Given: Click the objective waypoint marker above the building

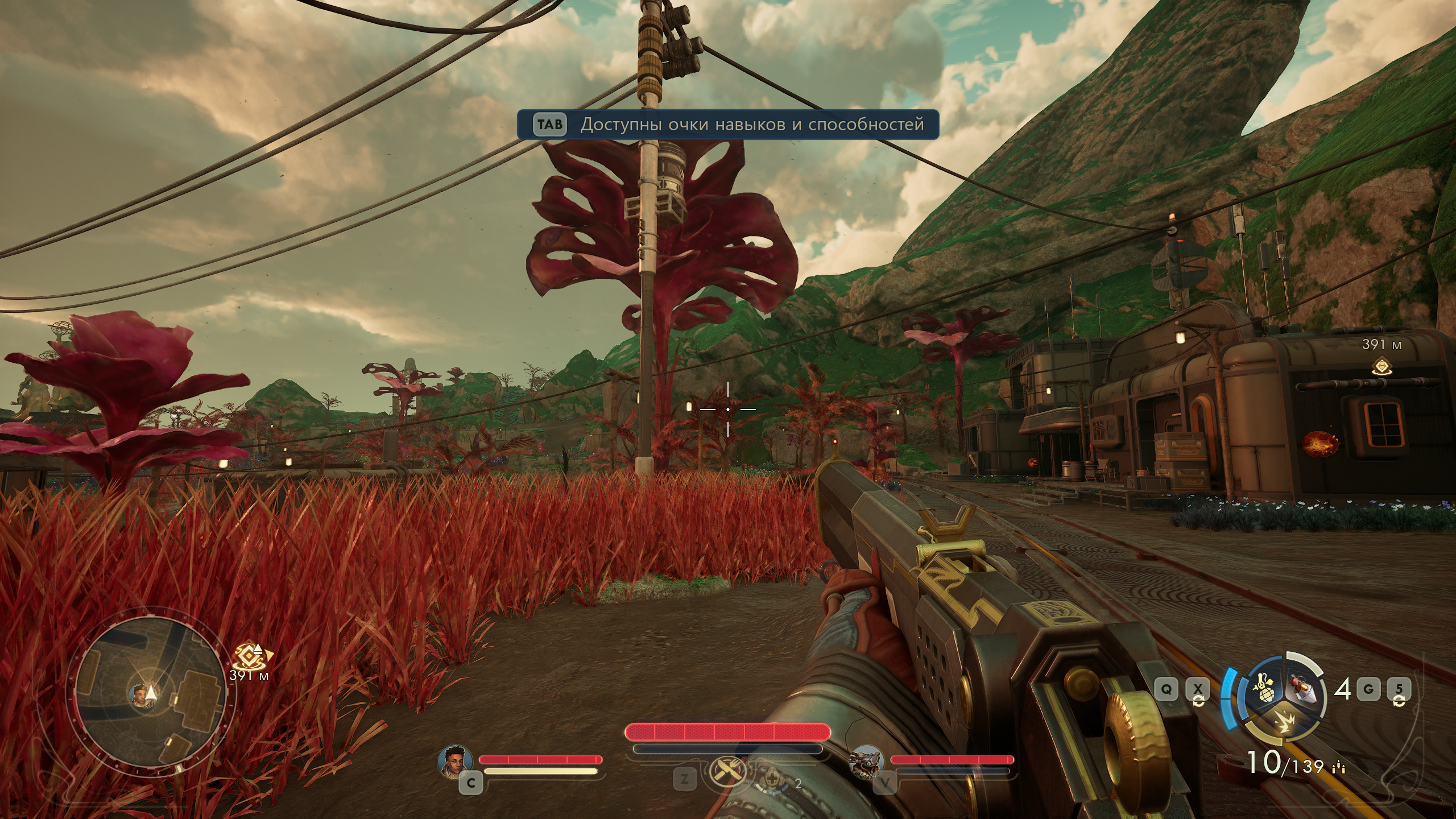Looking at the screenshot, I should (x=1381, y=366).
